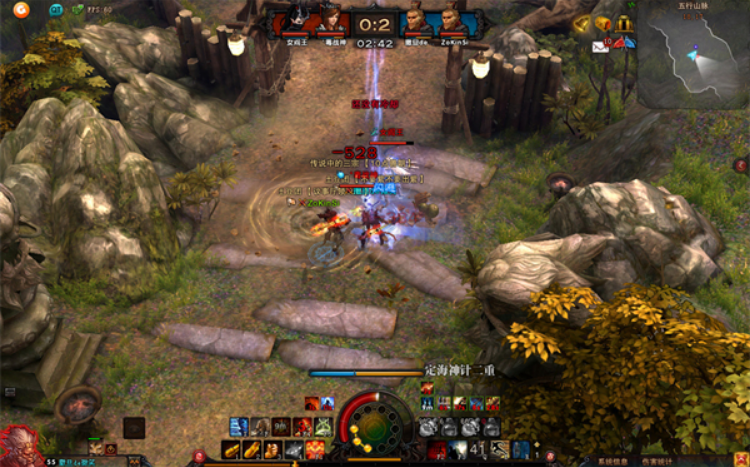Click the 五行山脉 minimap
Screen dimensions: 750x467
pos(693,58)
